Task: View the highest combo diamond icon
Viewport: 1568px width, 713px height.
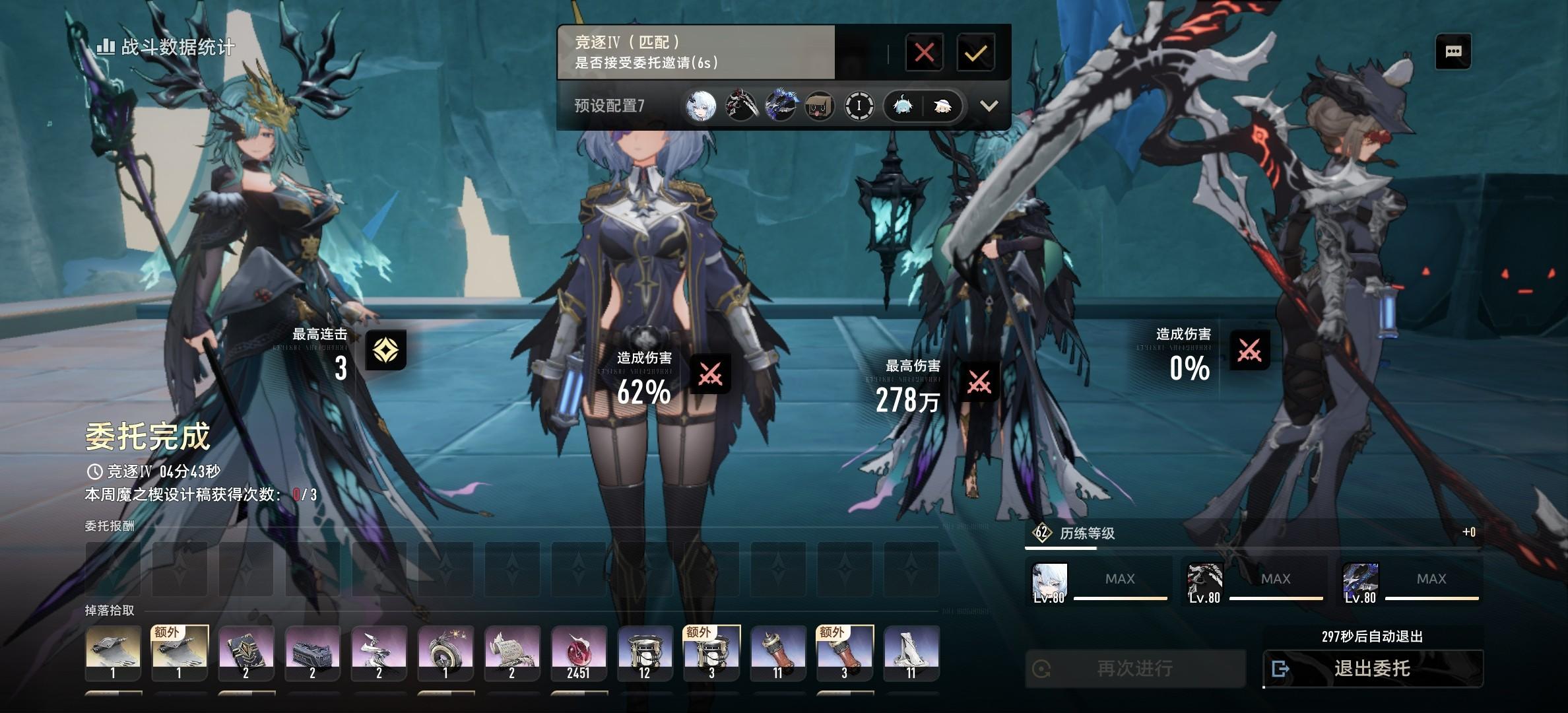Action: coord(385,350)
